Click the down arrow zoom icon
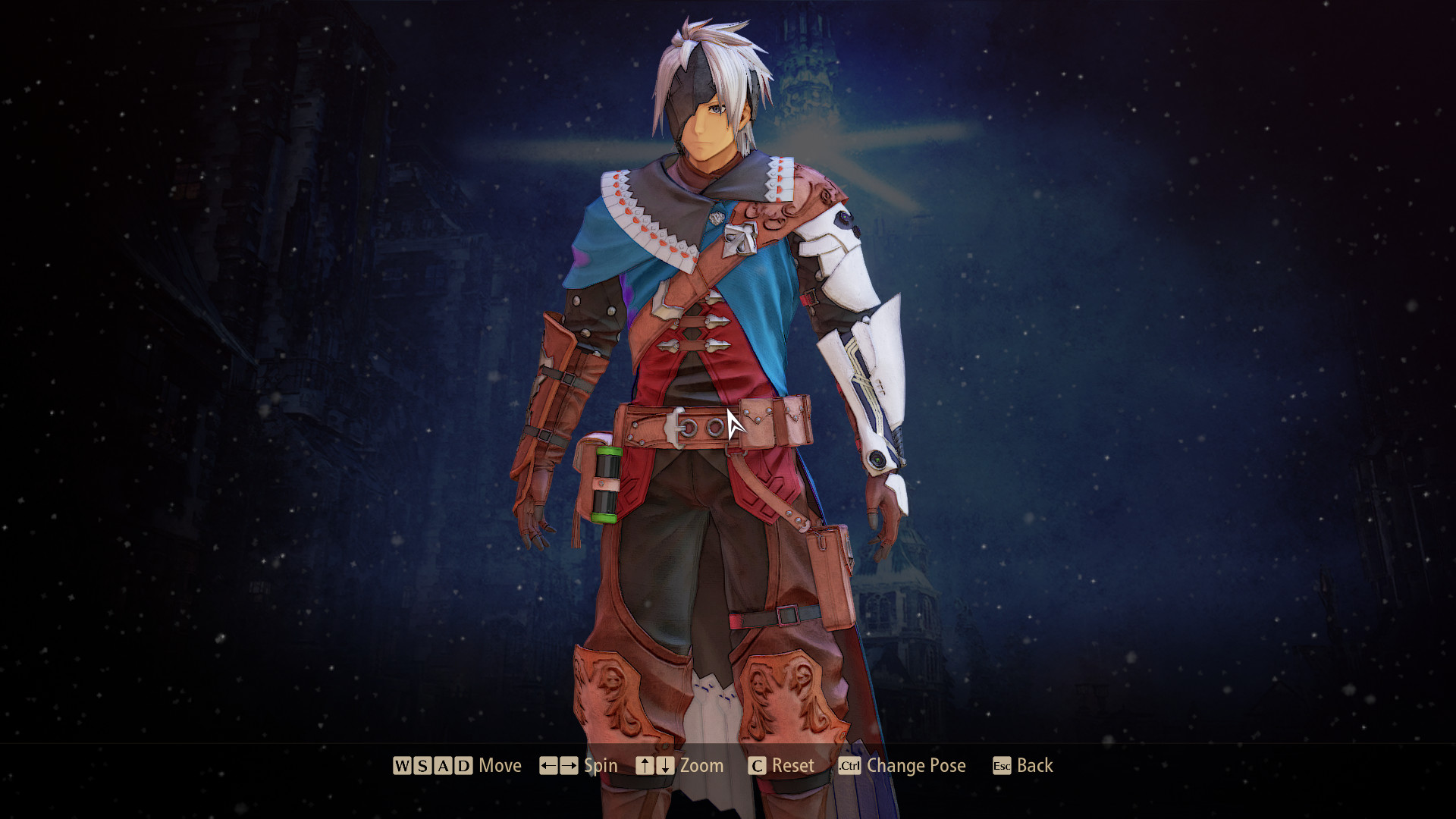1456x819 pixels. click(x=664, y=766)
